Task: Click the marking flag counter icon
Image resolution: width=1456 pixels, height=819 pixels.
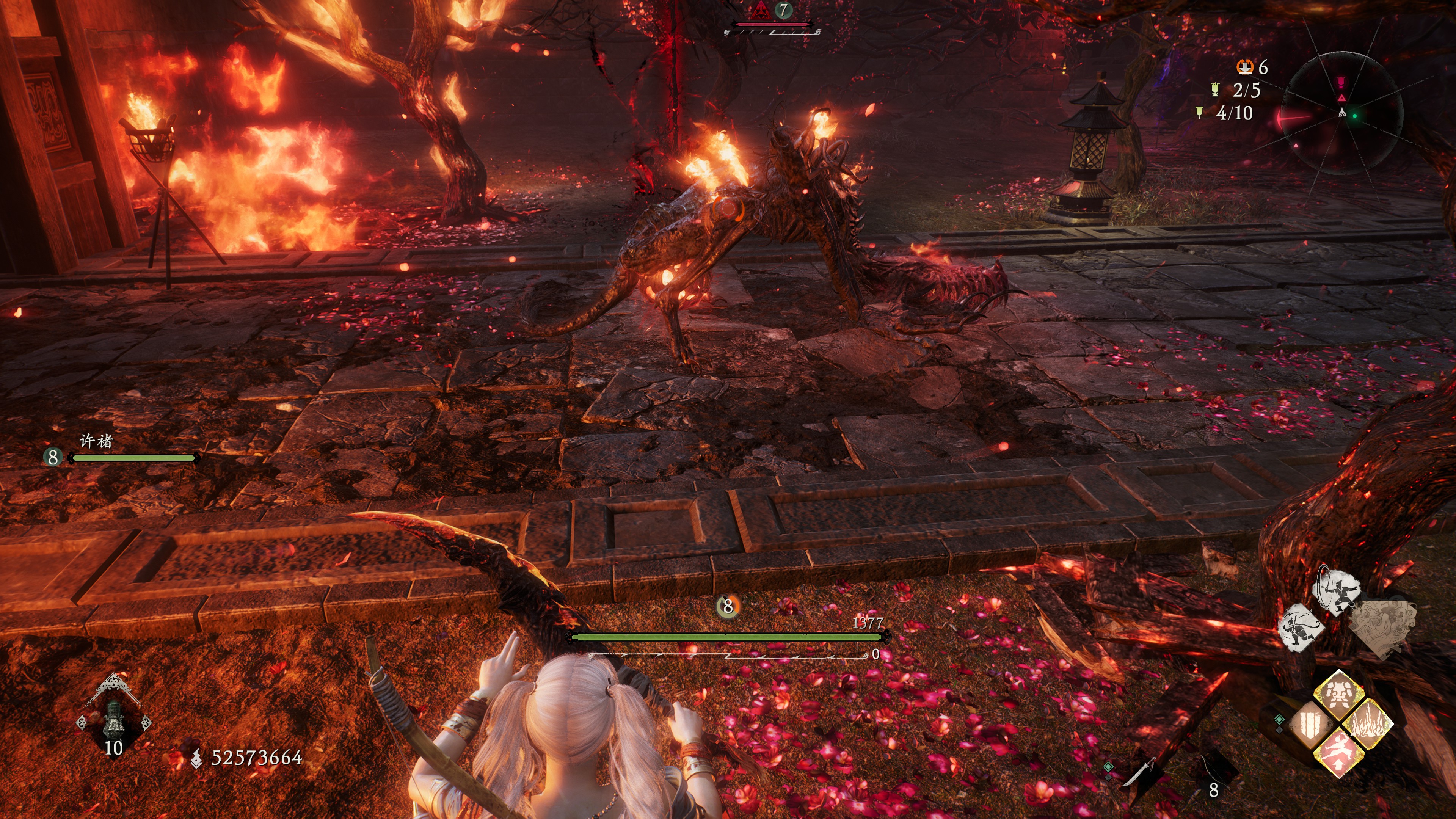Action: (x=1200, y=113)
